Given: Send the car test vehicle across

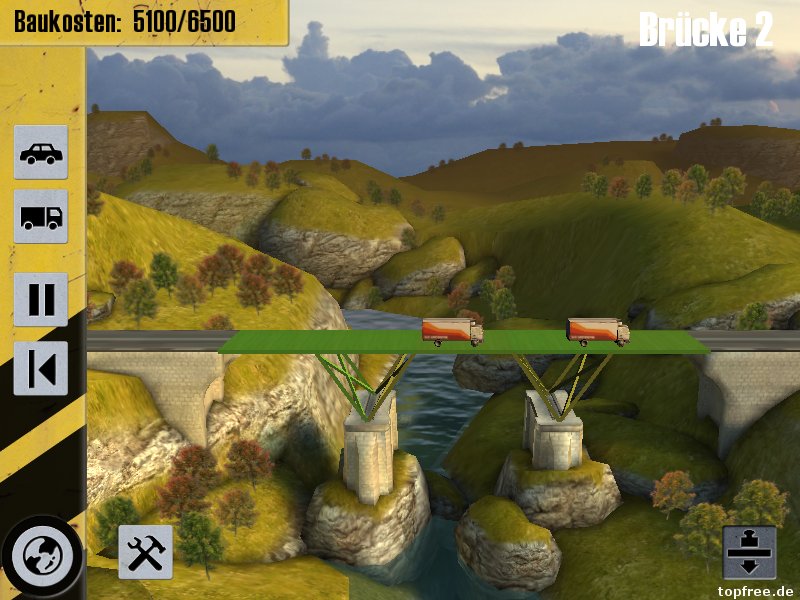Looking at the screenshot, I should click(41, 152).
